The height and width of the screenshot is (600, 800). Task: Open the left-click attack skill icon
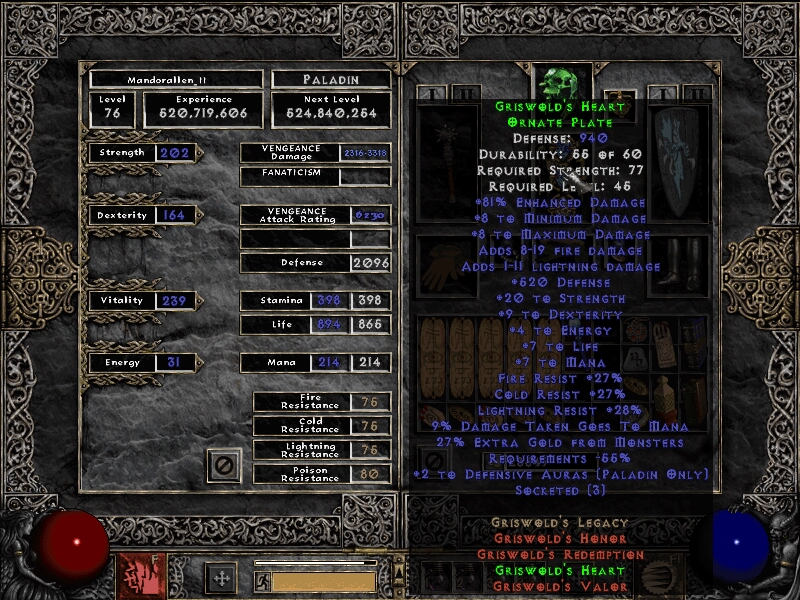(137, 576)
